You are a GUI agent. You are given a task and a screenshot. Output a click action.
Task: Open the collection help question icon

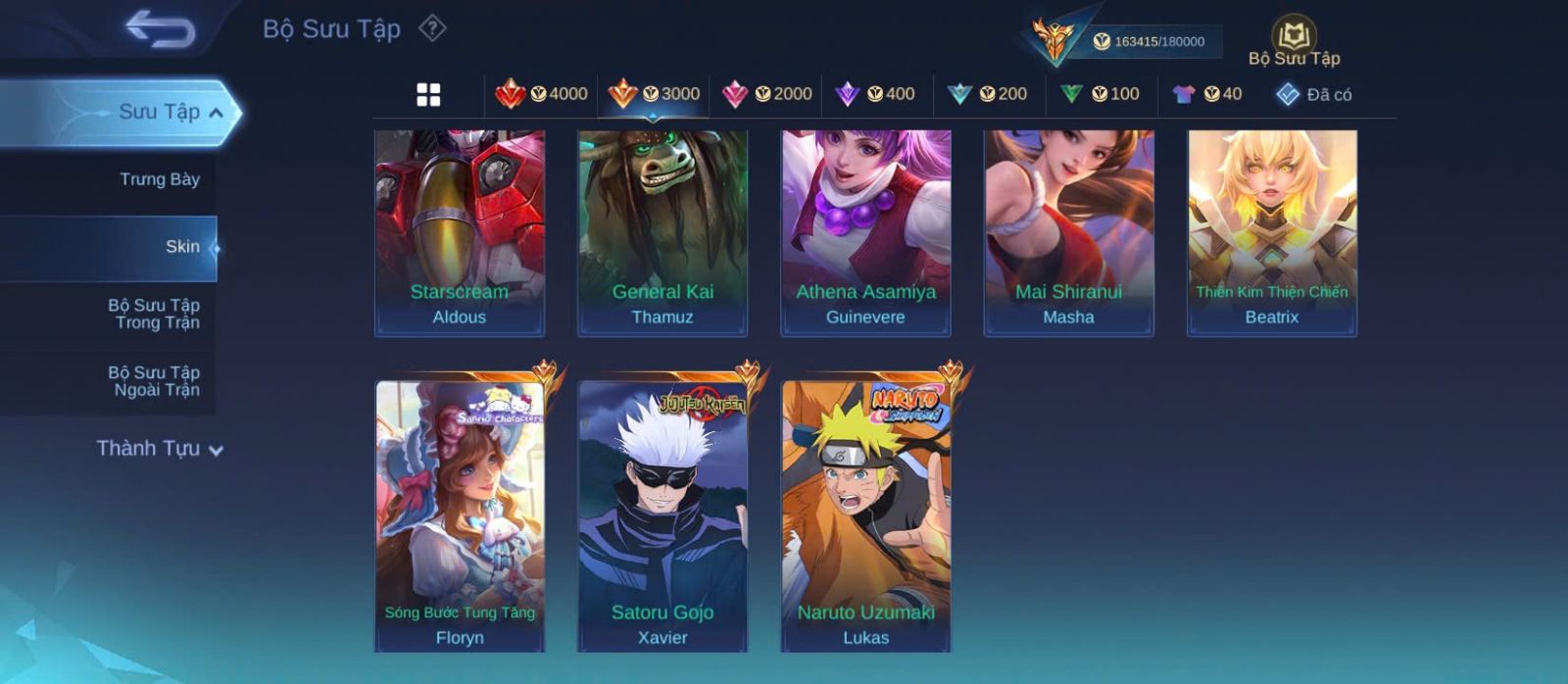(x=432, y=28)
